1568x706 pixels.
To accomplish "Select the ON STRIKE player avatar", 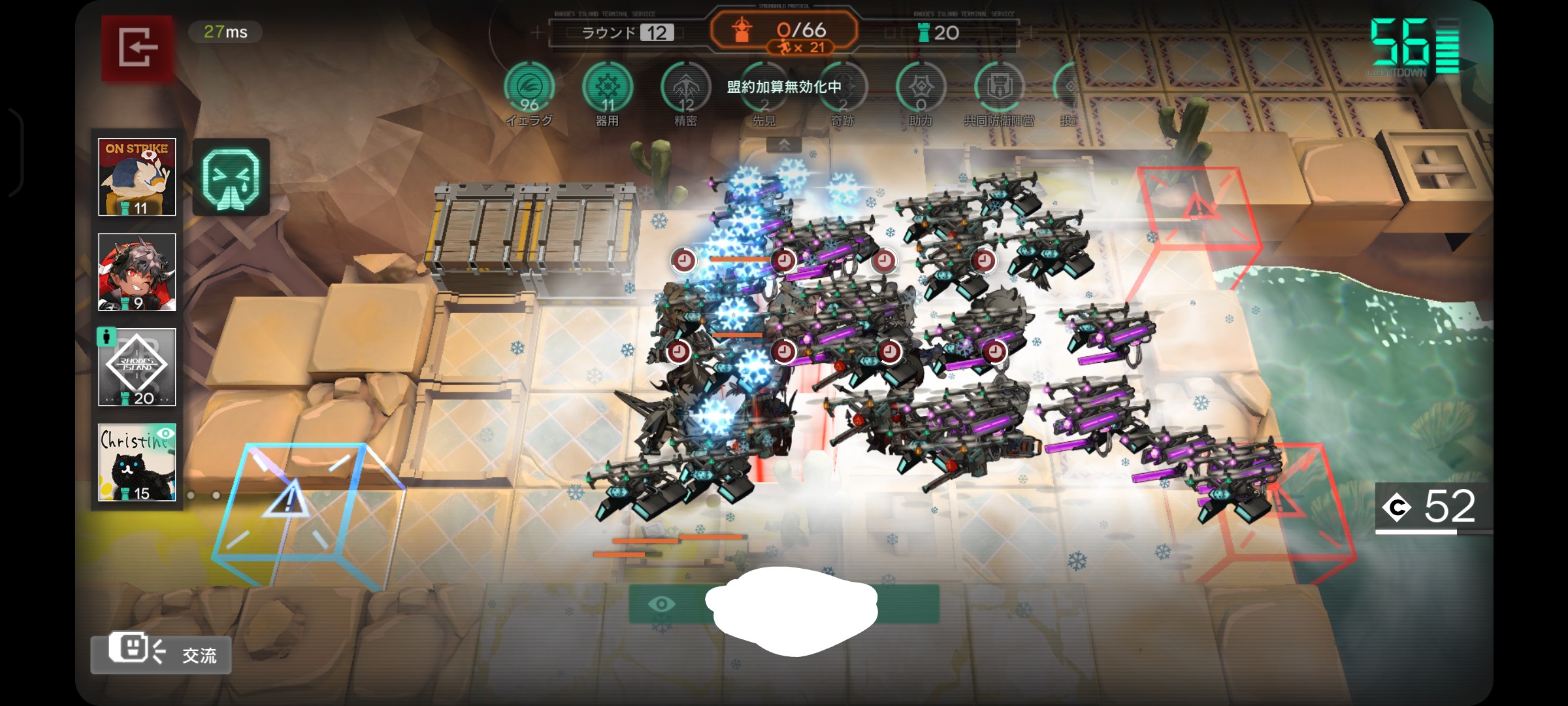I will coord(137,176).
